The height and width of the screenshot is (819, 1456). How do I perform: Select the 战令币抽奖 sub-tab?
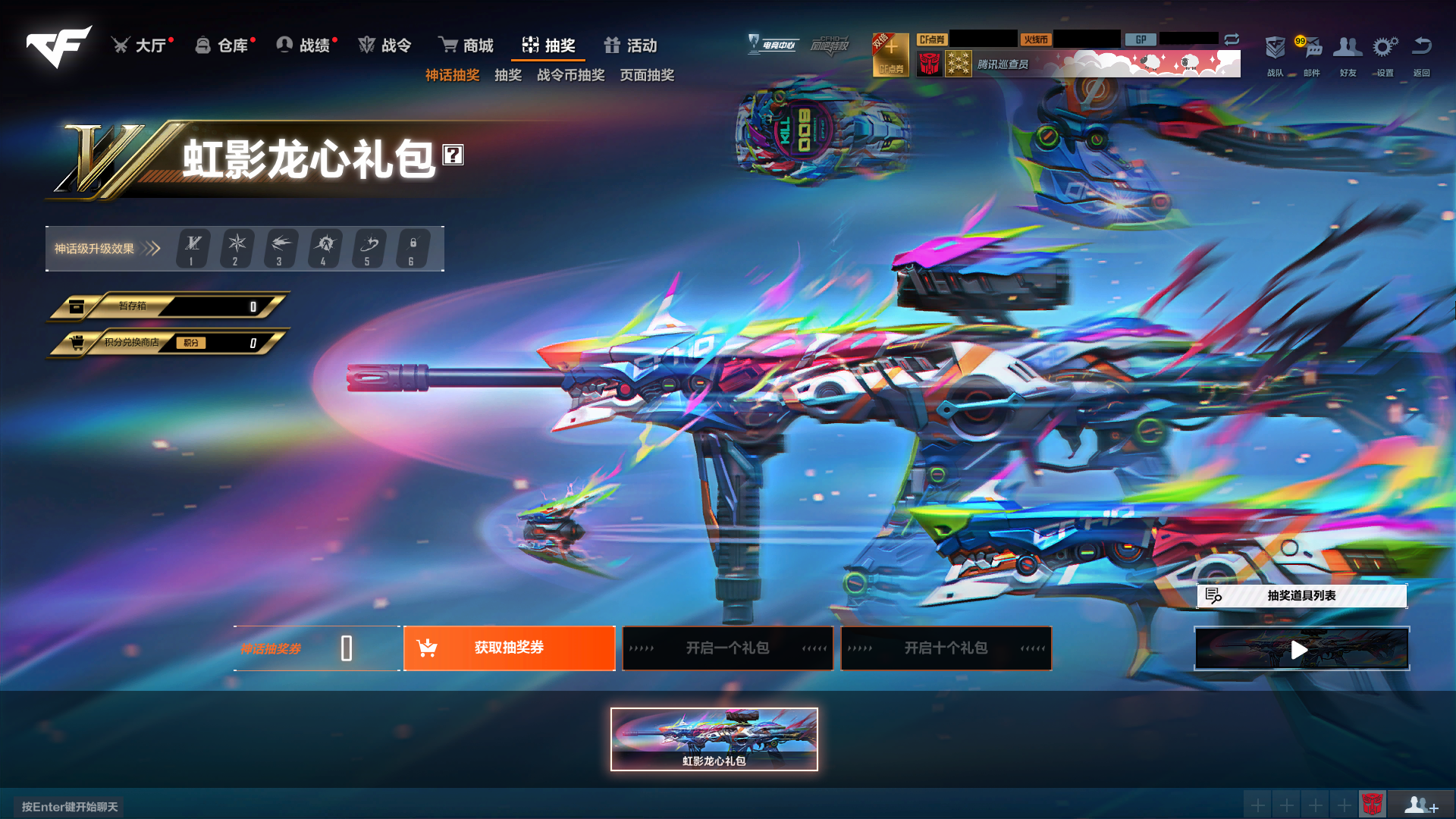571,74
